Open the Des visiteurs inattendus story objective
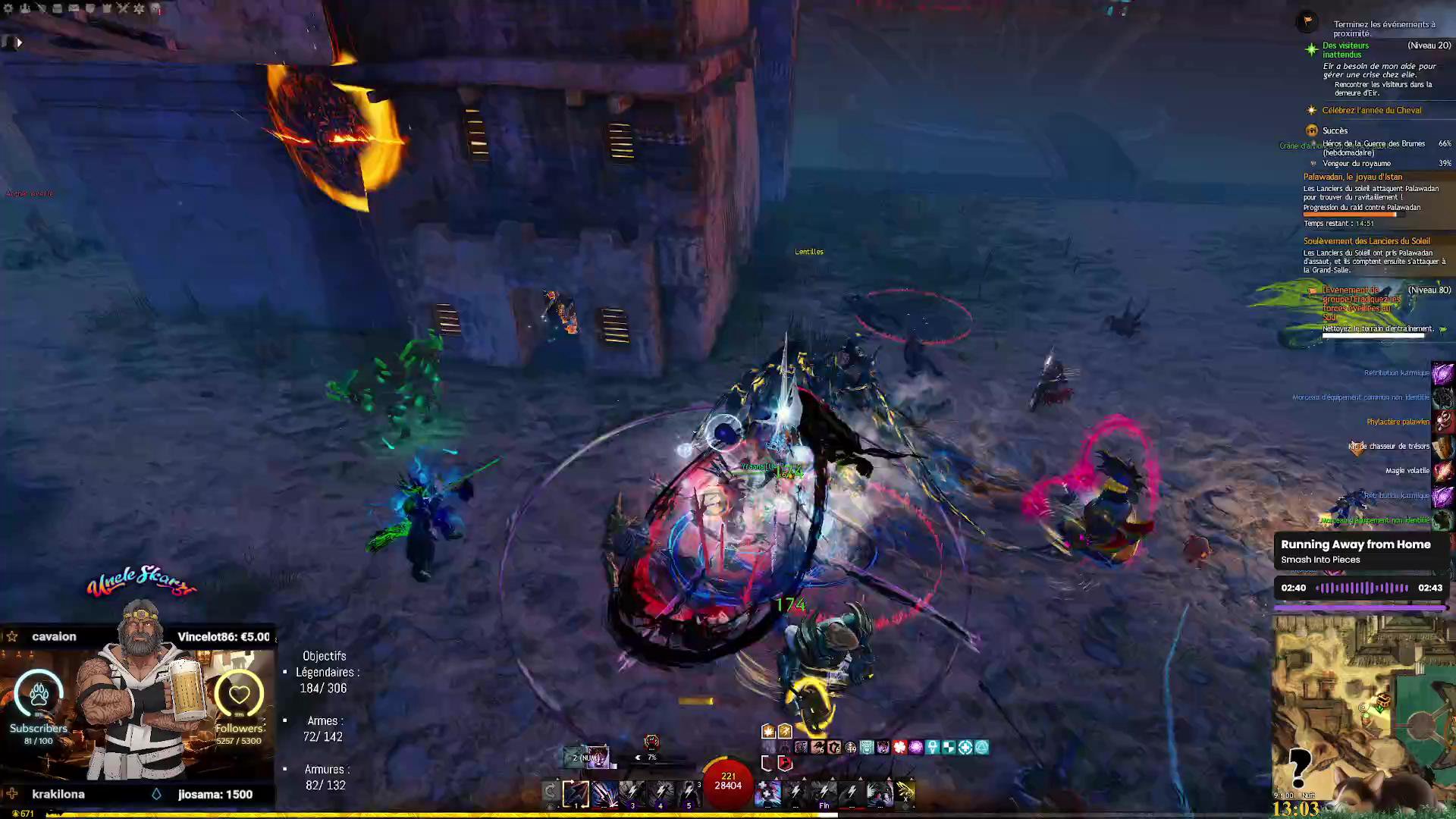The height and width of the screenshot is (819, 1456). point(1345,50)
